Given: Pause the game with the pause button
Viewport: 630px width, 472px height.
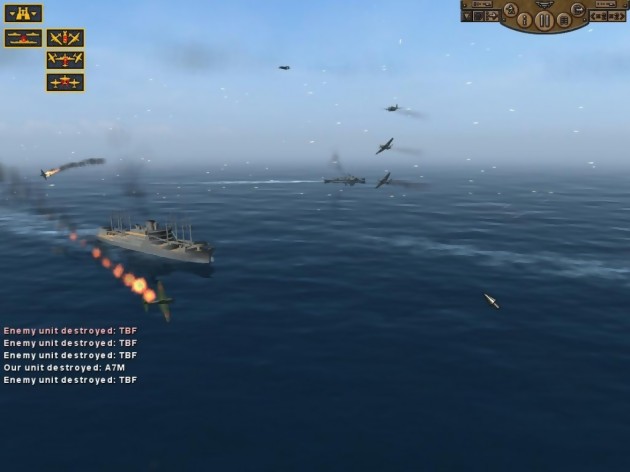Looking at the screenshot, I should tap(544, 19).
